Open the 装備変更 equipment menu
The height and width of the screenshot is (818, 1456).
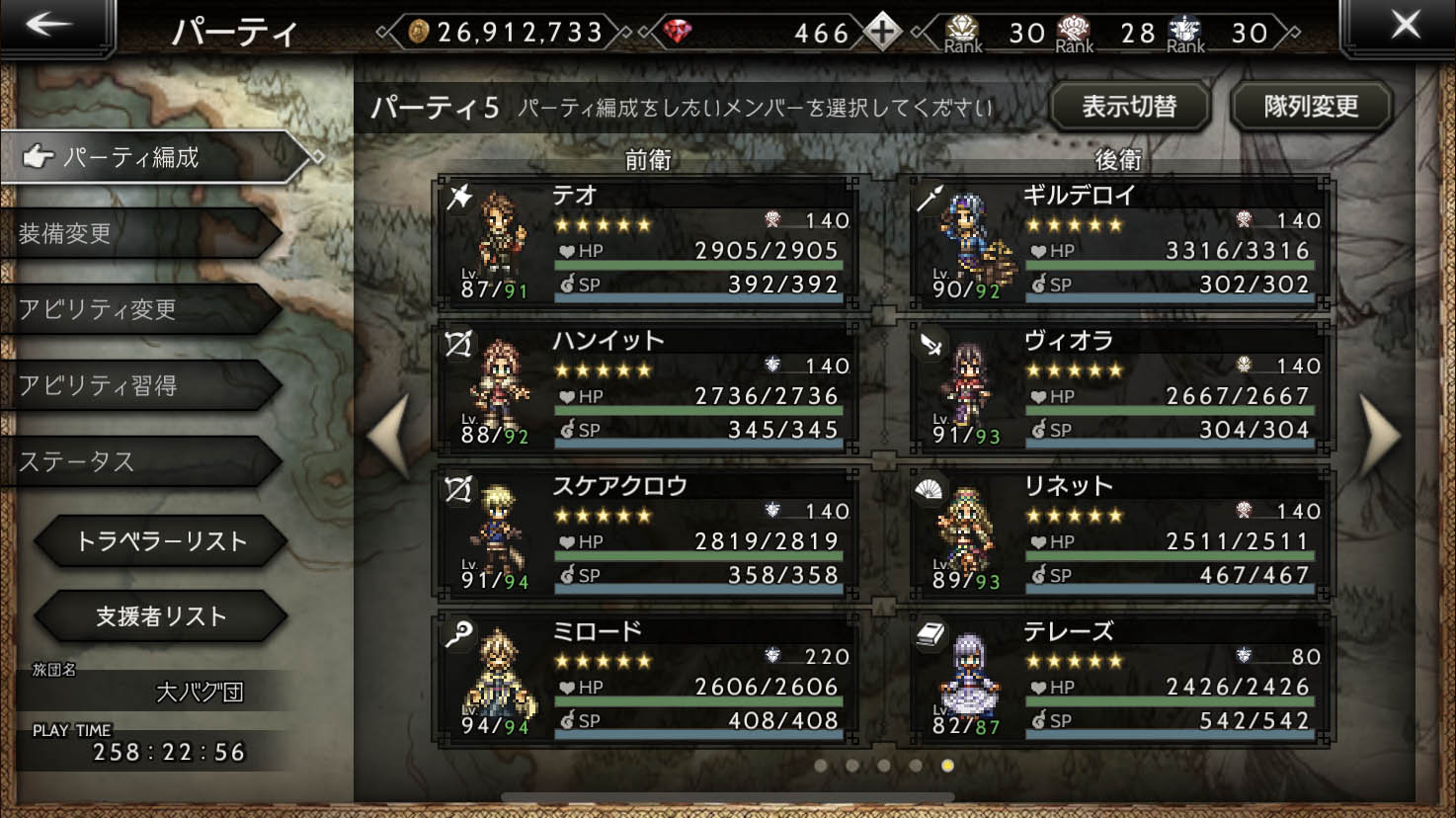(138, 233)
